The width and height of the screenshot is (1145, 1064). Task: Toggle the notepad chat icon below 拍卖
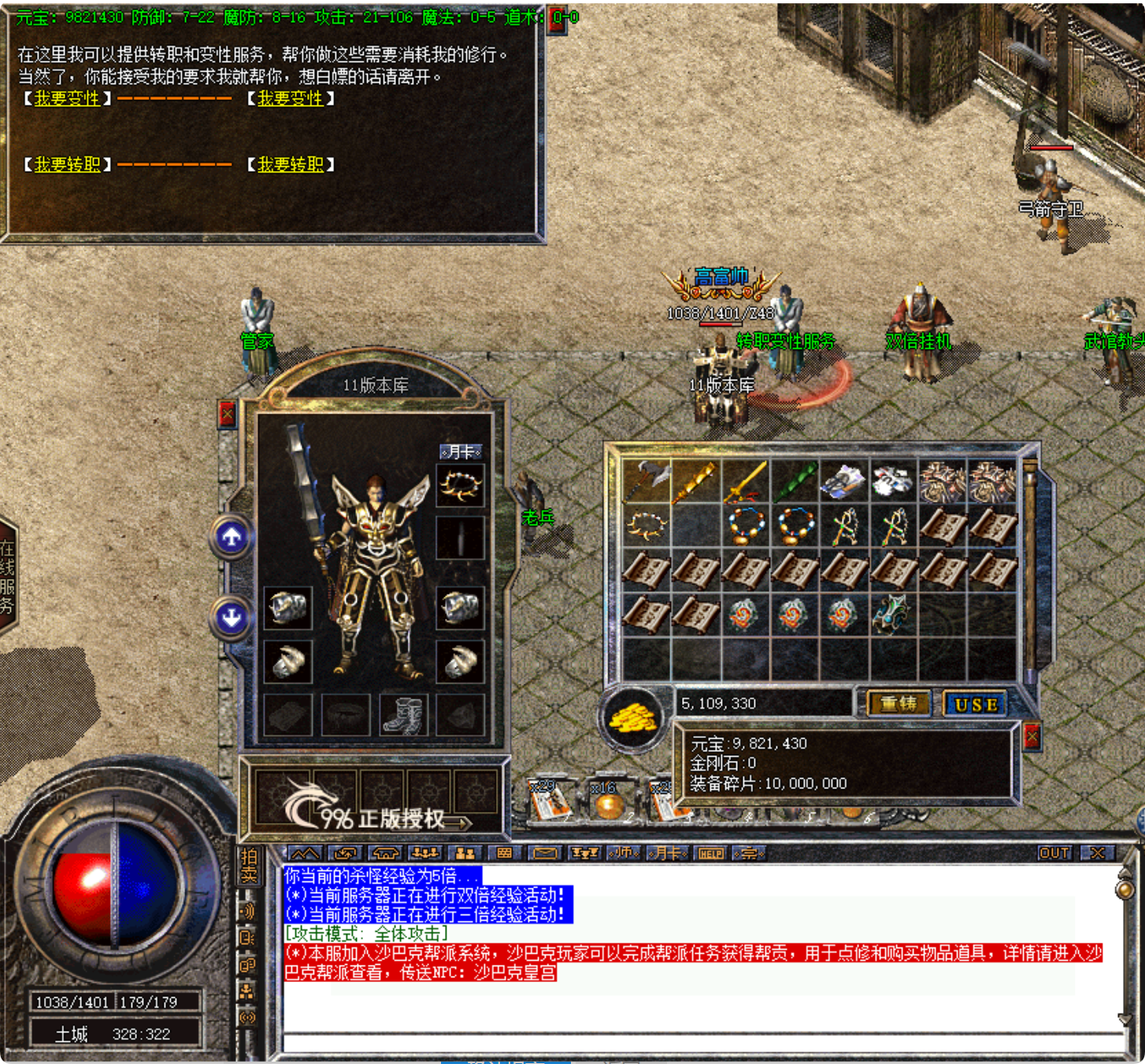pyautogui.click(x=247, y=938)
